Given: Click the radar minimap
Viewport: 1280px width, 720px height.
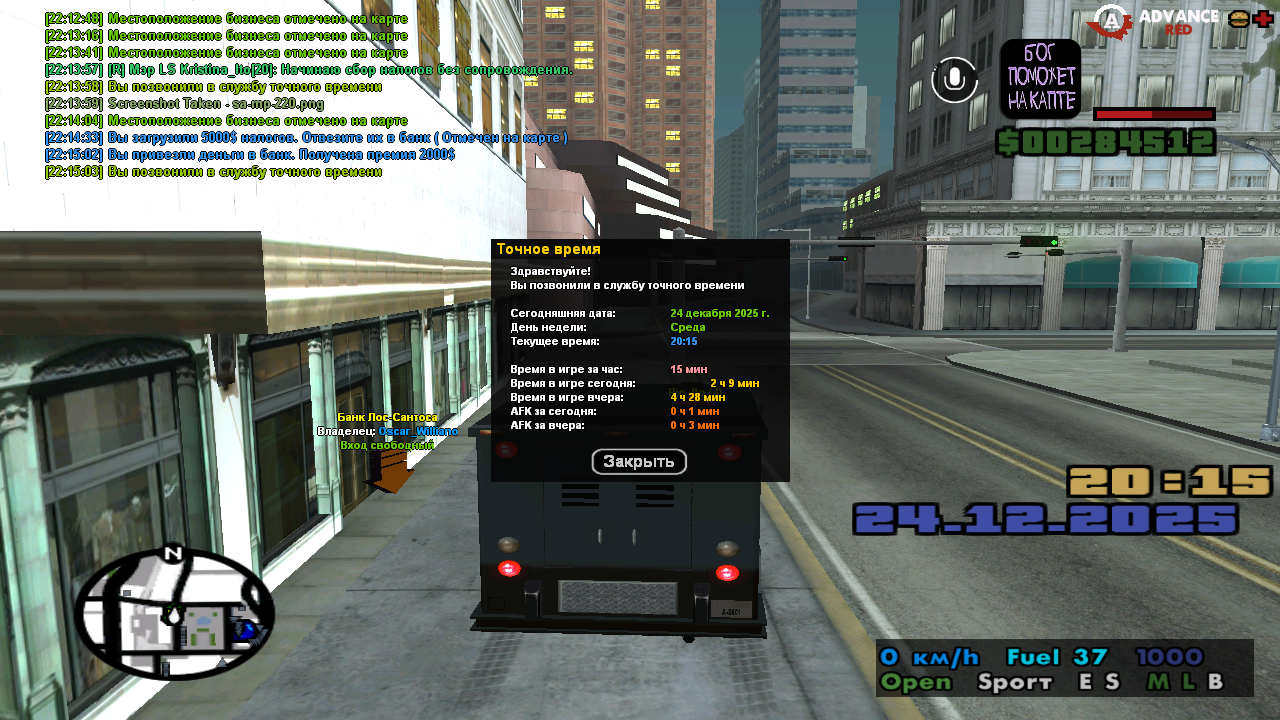Looking at the screenshot, I should tap(173, 613).
